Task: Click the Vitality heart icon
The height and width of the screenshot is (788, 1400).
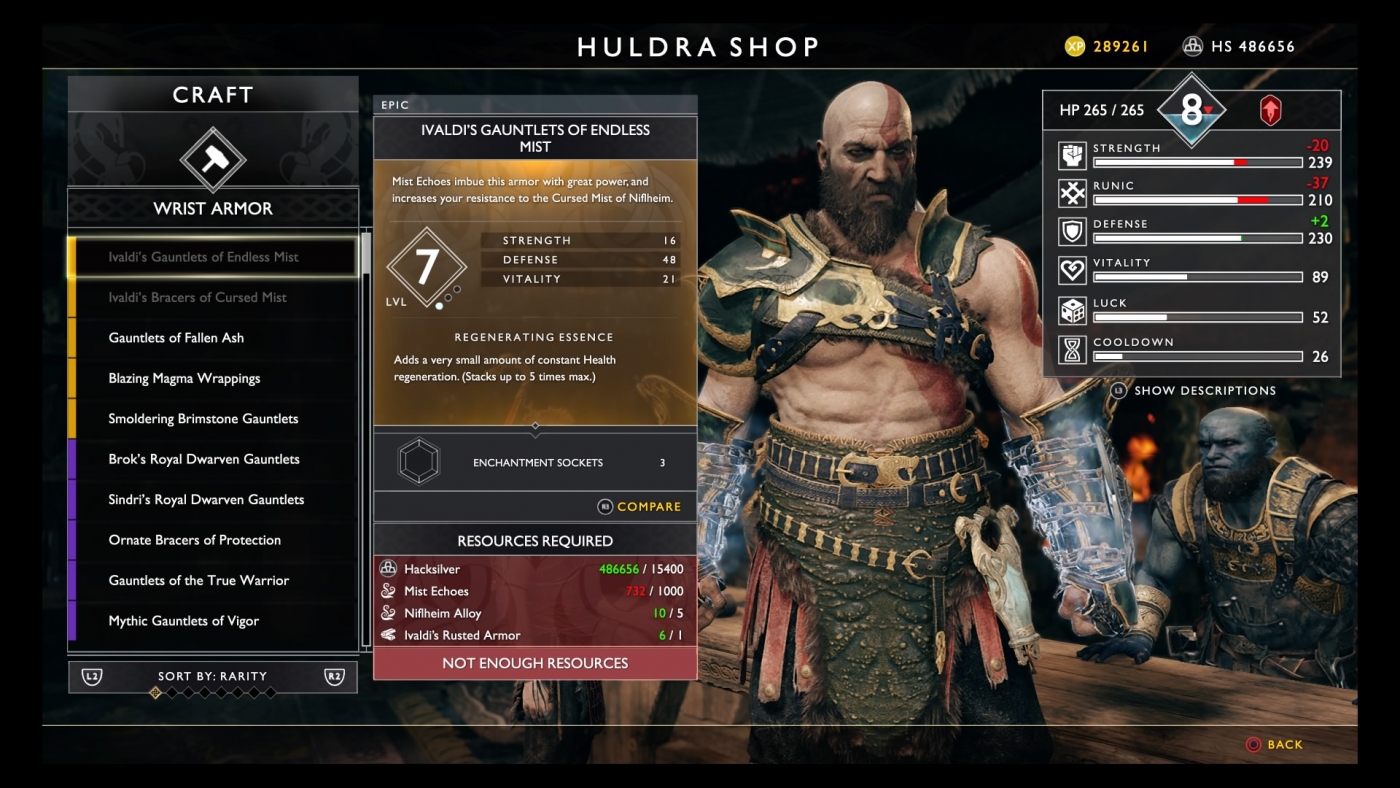Action: tap(1070, 267)
